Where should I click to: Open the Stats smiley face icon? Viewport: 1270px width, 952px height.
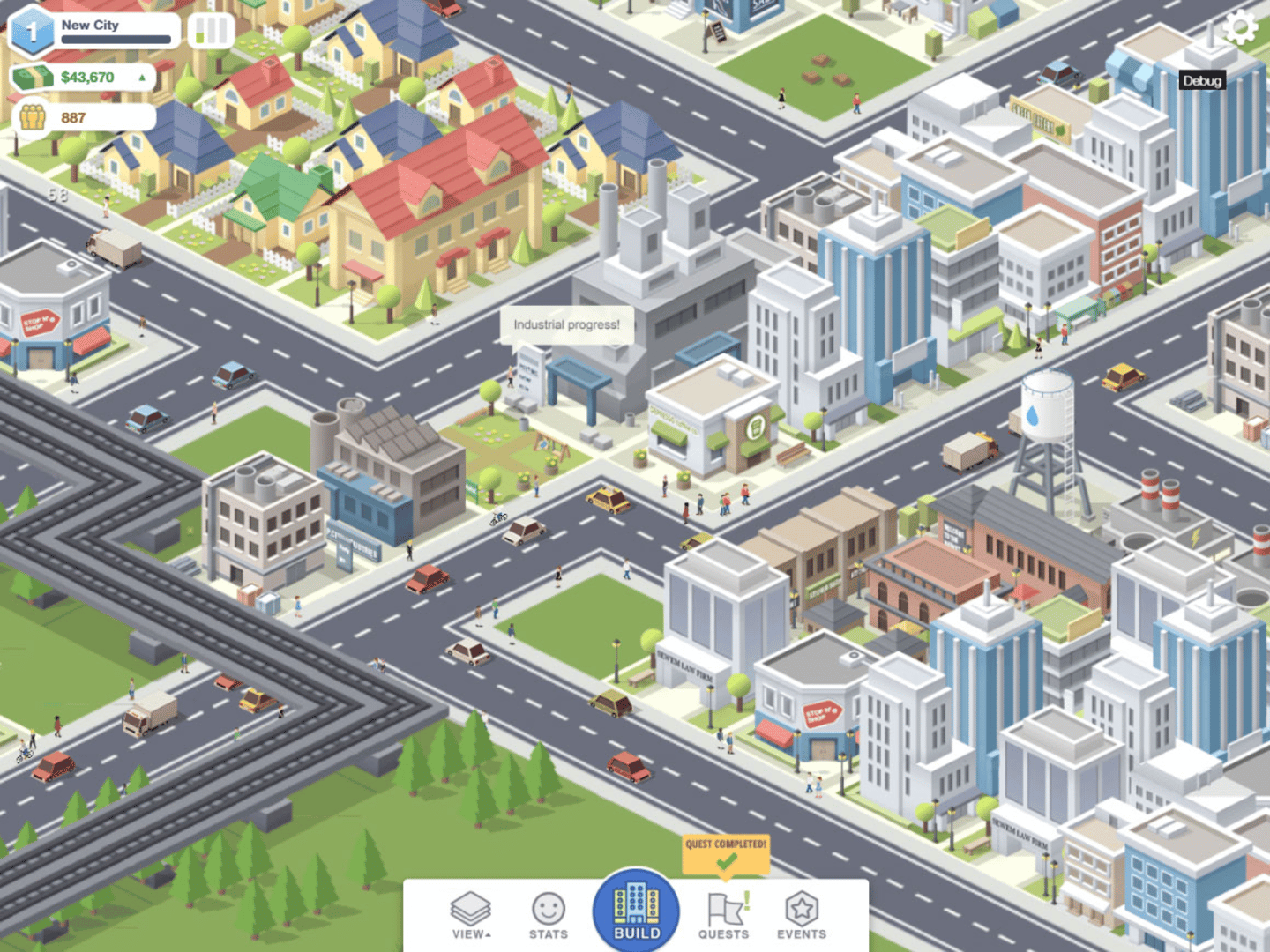point(549,908)
